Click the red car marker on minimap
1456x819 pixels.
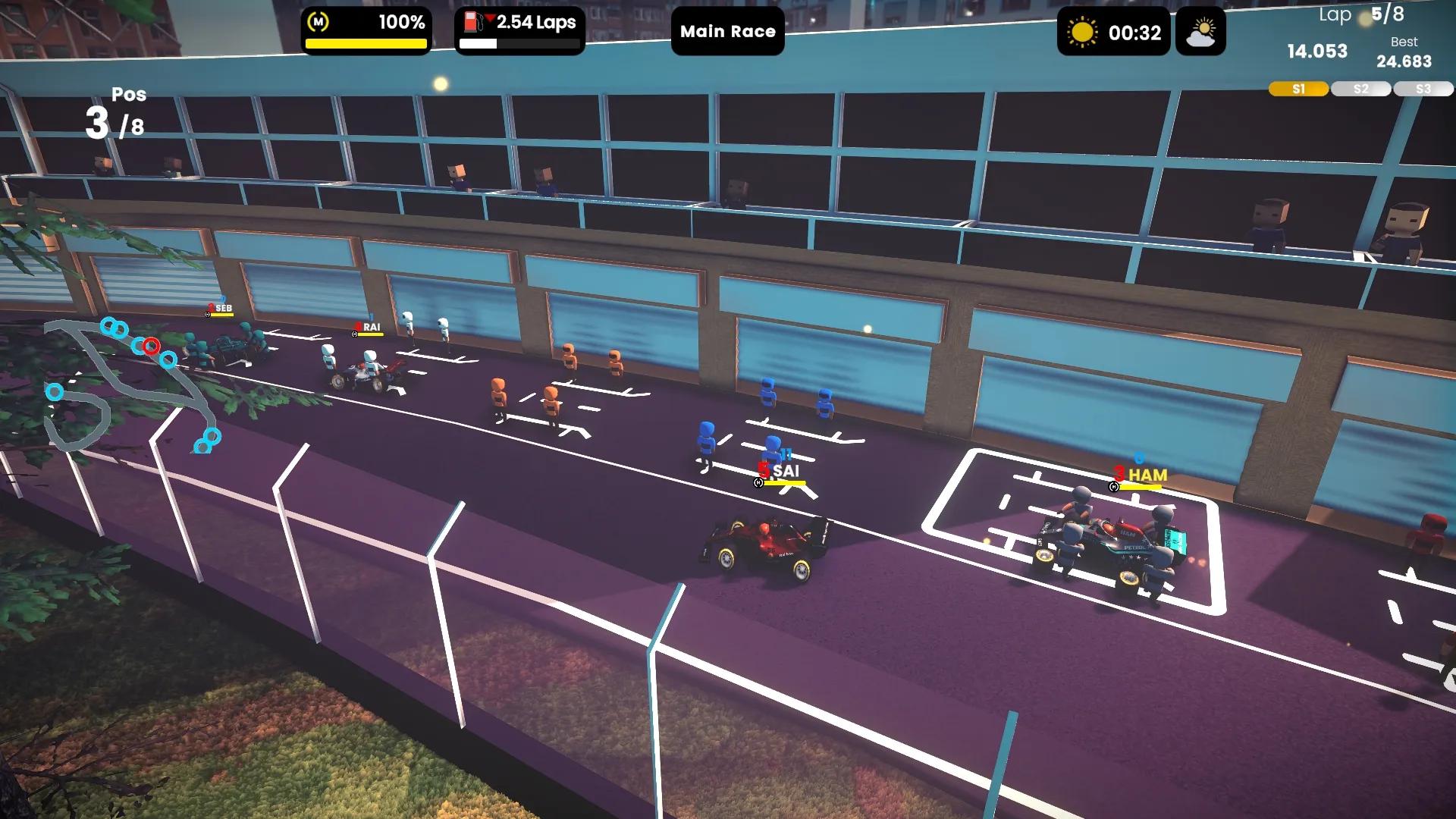pyautogui.click(x=152, y=347)
